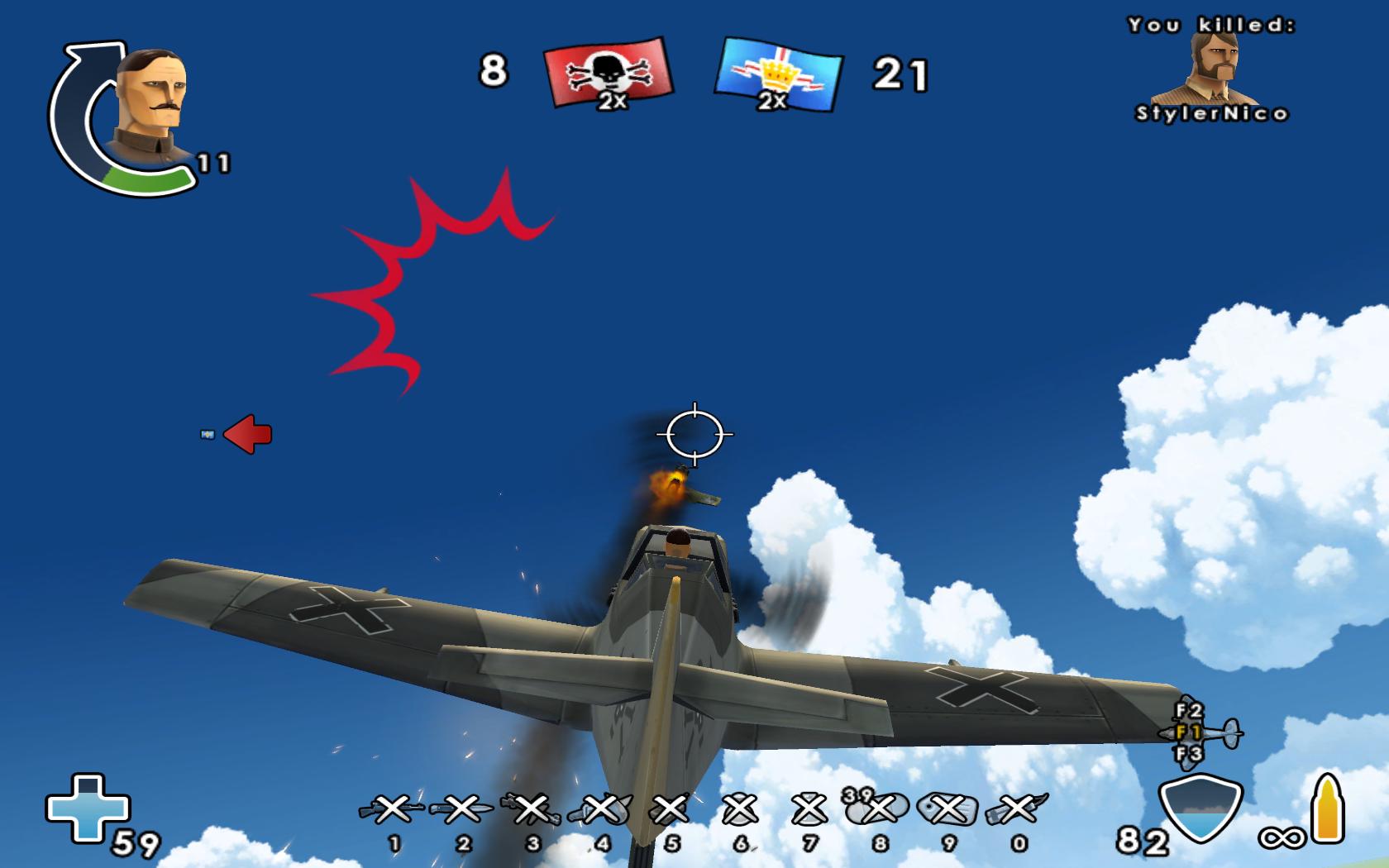Select the knife in slot 2
Screen dimensions: 1389x868
click(x=462, y=810)
